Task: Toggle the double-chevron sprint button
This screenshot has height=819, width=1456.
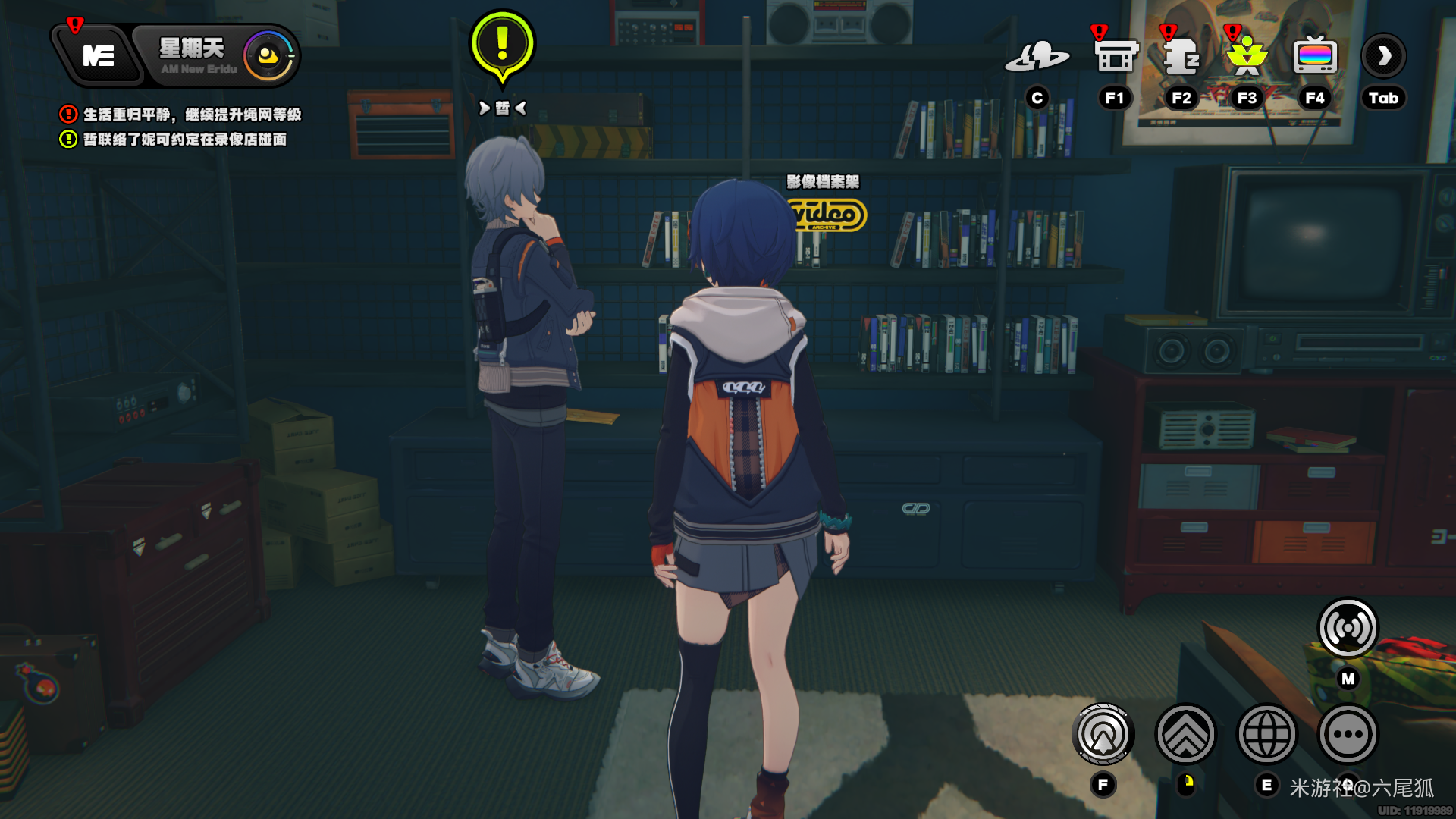Action: [1185, 734]
